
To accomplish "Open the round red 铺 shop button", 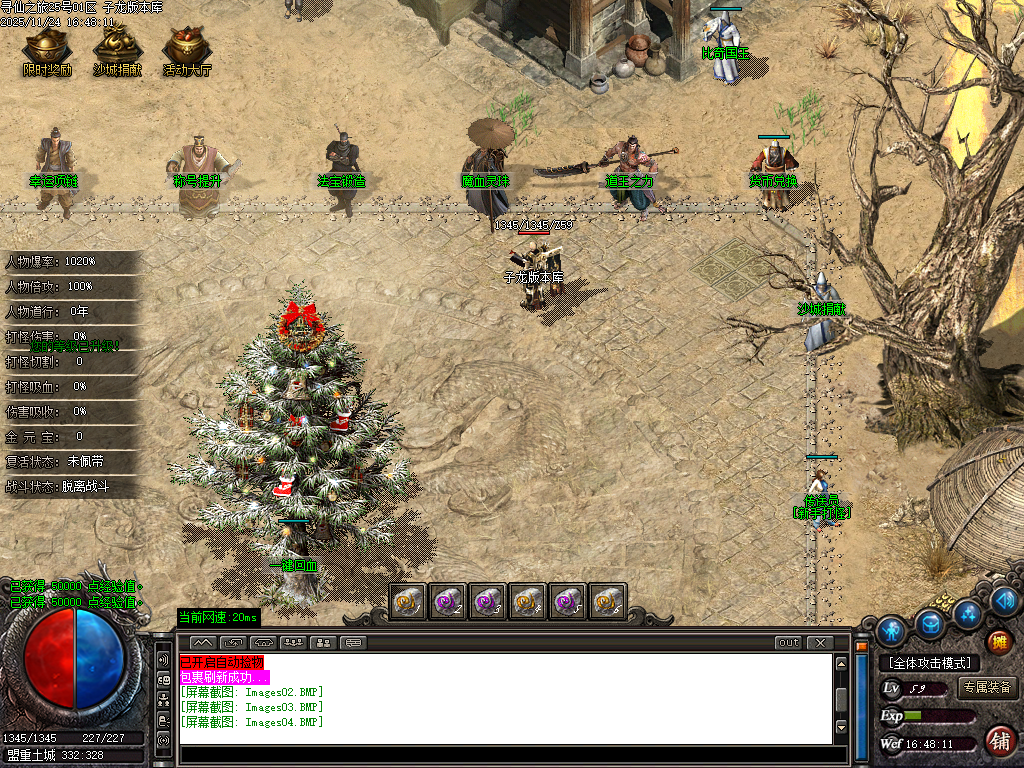I will click(999, 741).
